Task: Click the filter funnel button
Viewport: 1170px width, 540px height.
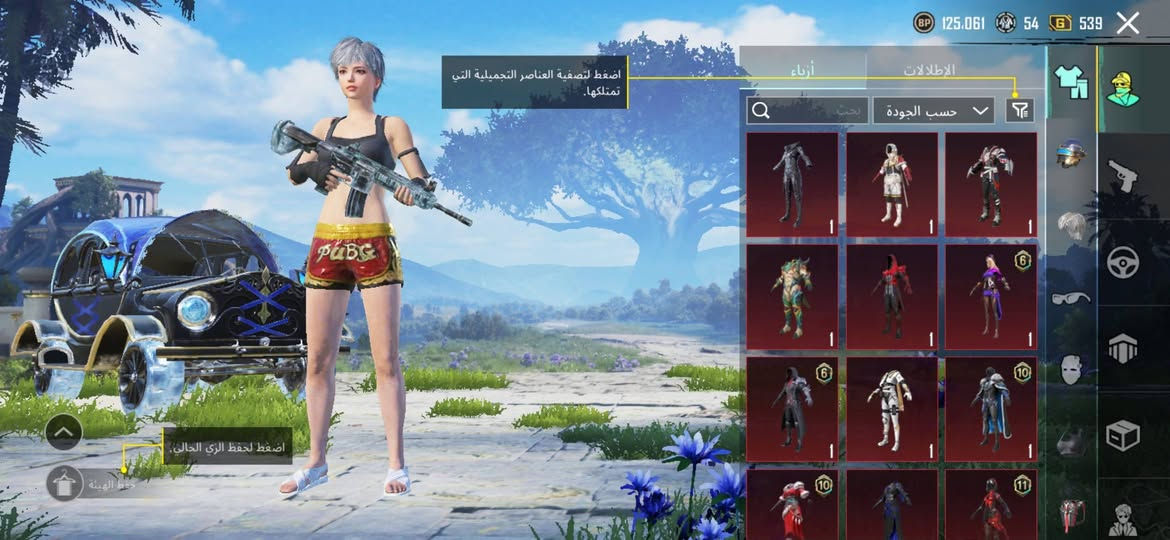Action: tap(1020, 111)
